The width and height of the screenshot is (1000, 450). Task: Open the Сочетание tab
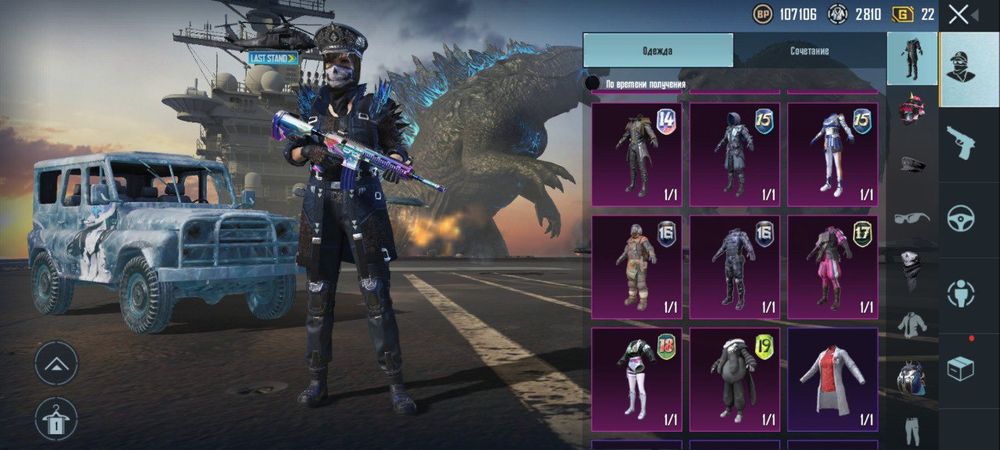pos(808,50)
